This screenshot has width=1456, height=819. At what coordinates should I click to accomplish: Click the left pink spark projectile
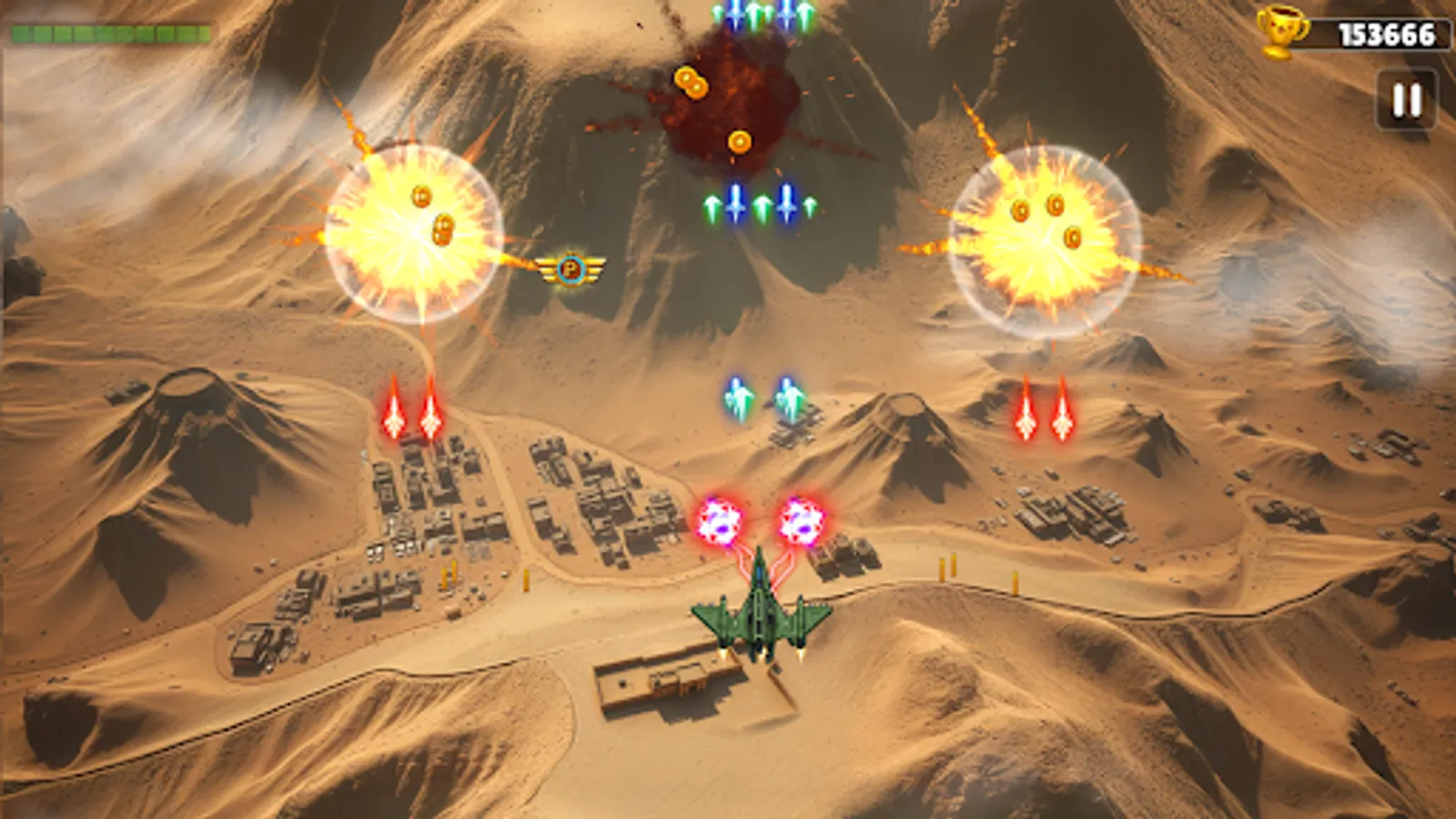click(x=719, y=521)
